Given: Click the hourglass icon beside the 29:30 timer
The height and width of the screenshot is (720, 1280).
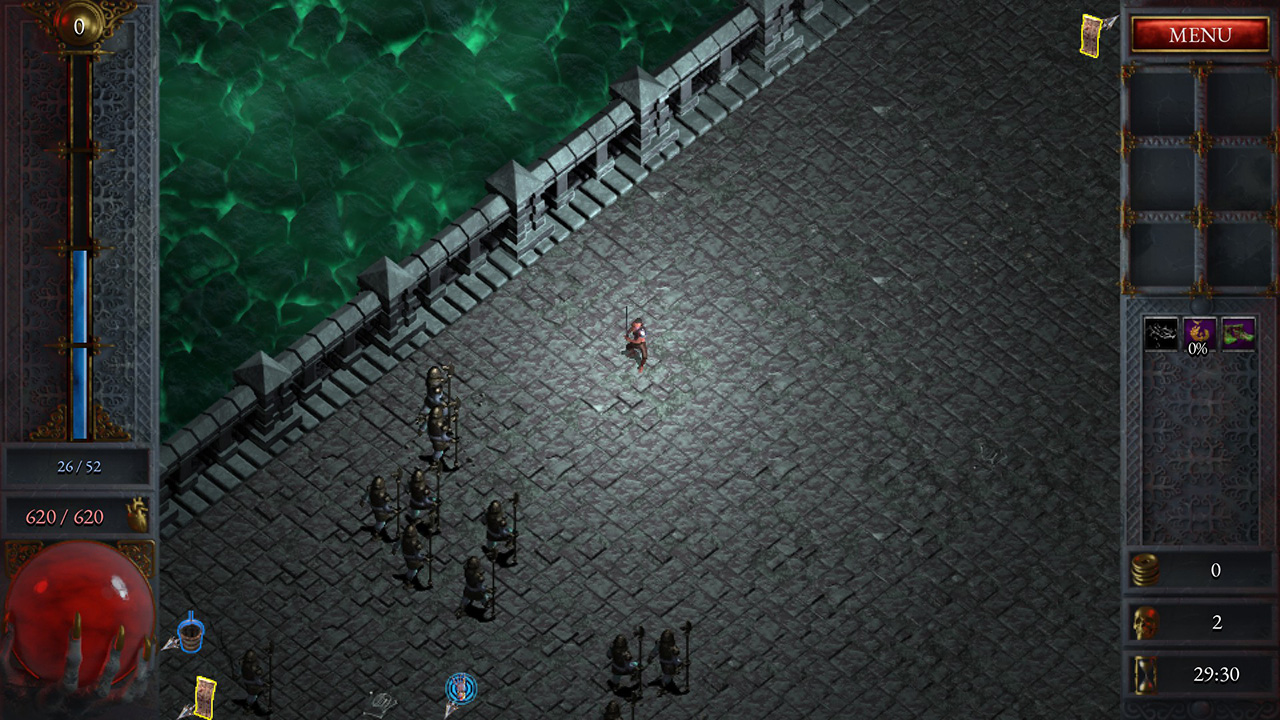Looking at the screenshot, I should click(1148, 674).
